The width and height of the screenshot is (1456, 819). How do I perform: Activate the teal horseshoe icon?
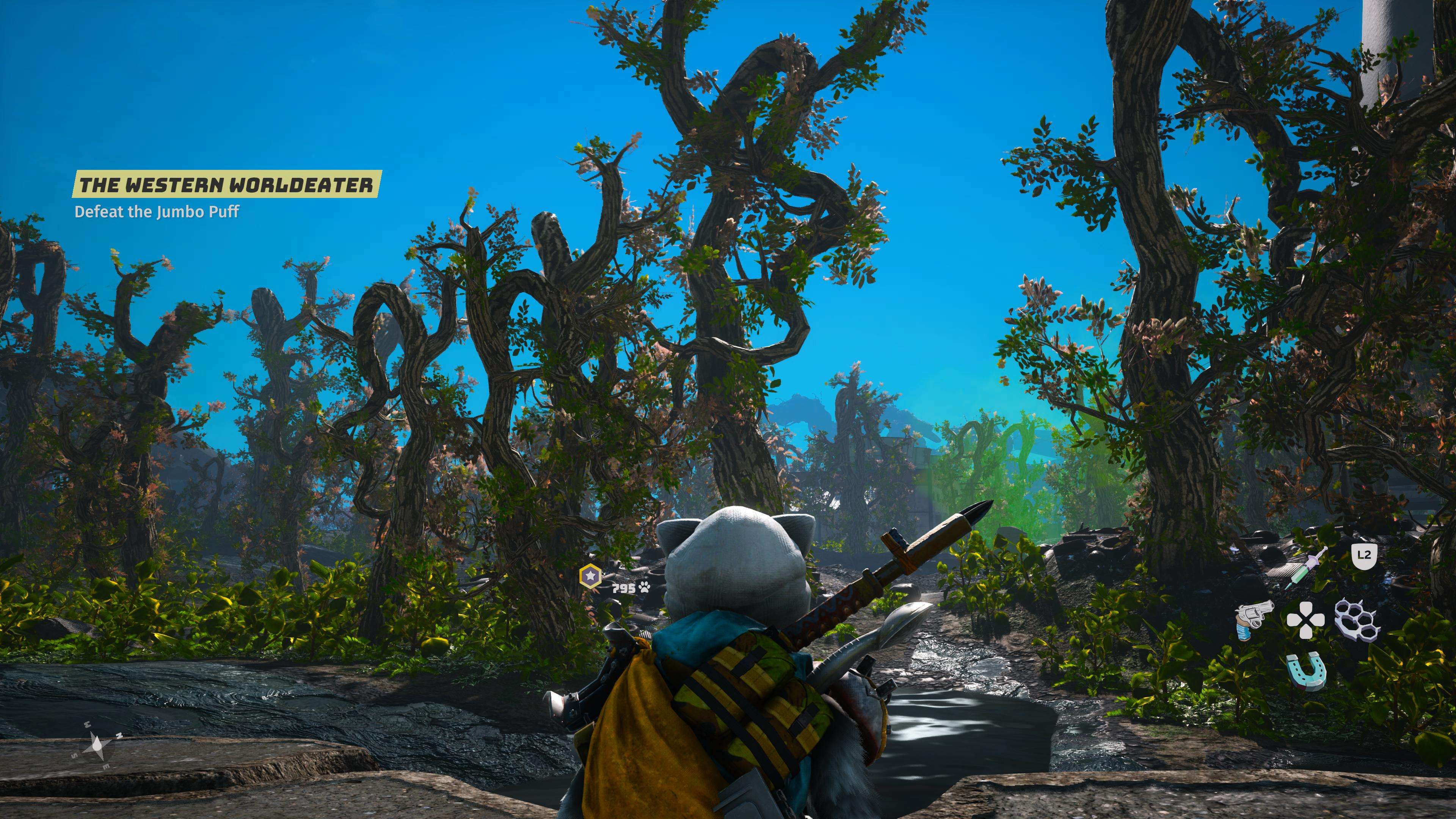click(1305, 672)
